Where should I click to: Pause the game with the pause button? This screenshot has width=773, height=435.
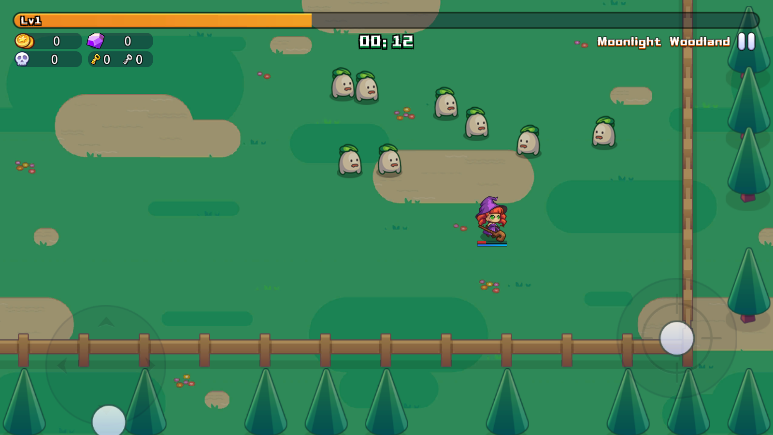coord(746,41)
